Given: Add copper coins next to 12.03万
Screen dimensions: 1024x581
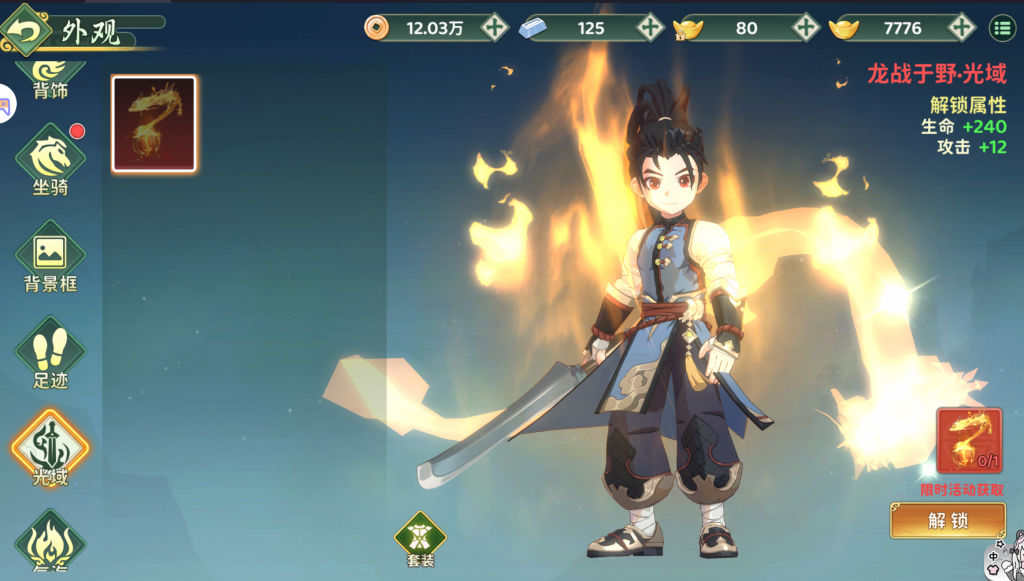Looking at the screenshot, I should tap(495, 27).
